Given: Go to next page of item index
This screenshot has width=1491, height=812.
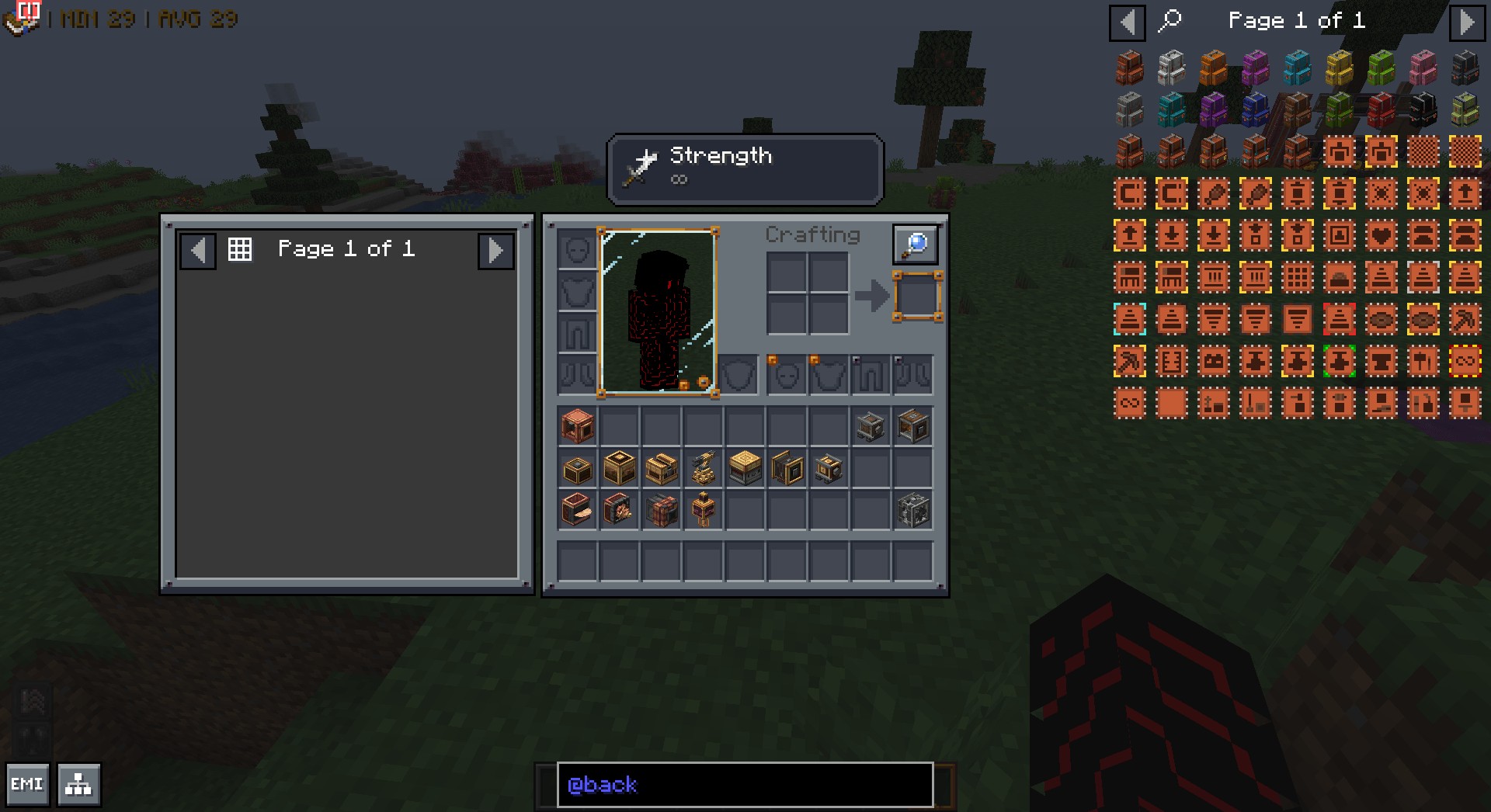Looking at the screenshot, I should [1465, 22].
